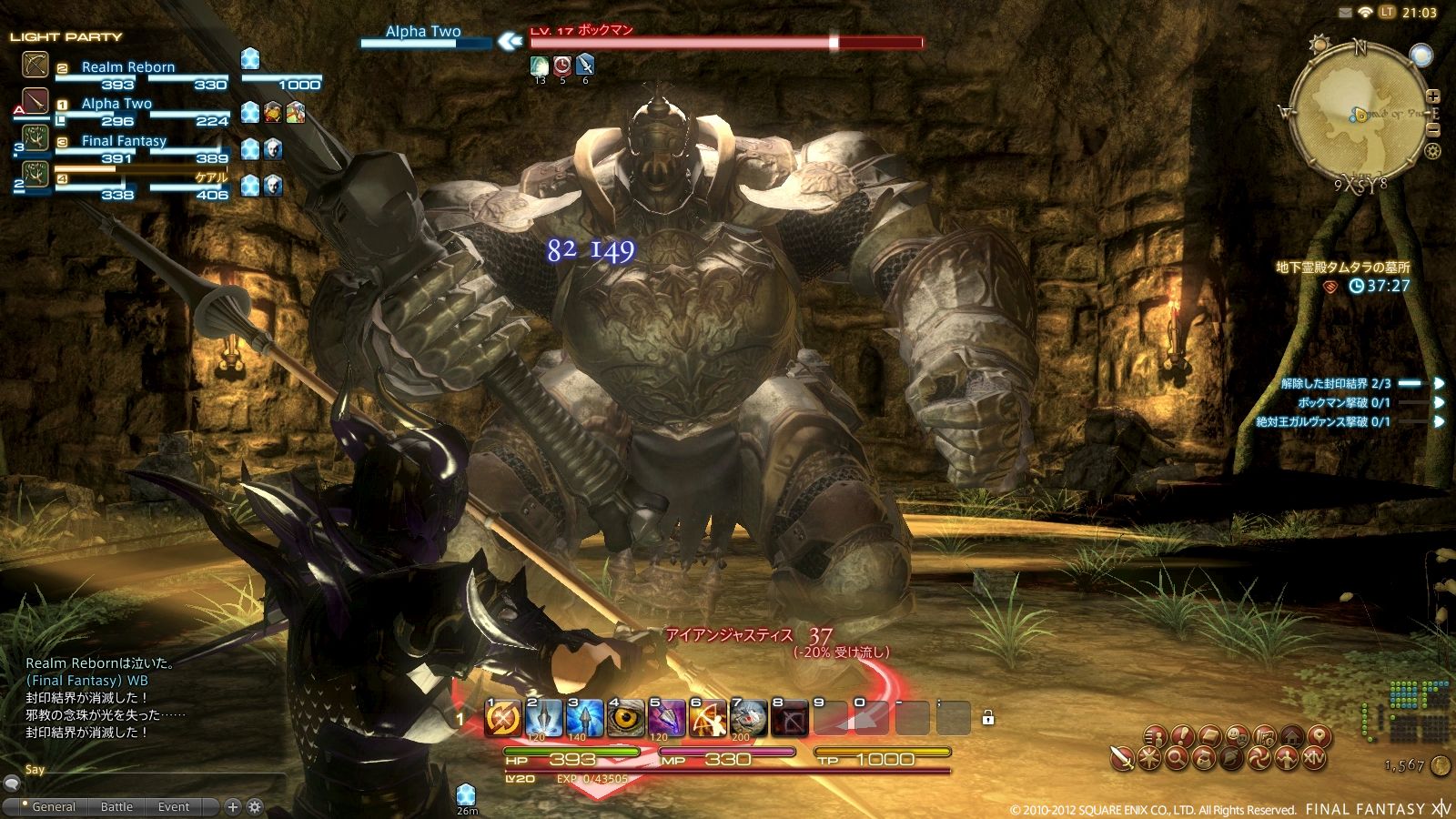
Task: Switch to the Battle chat tab
Action: coord(116,806)
